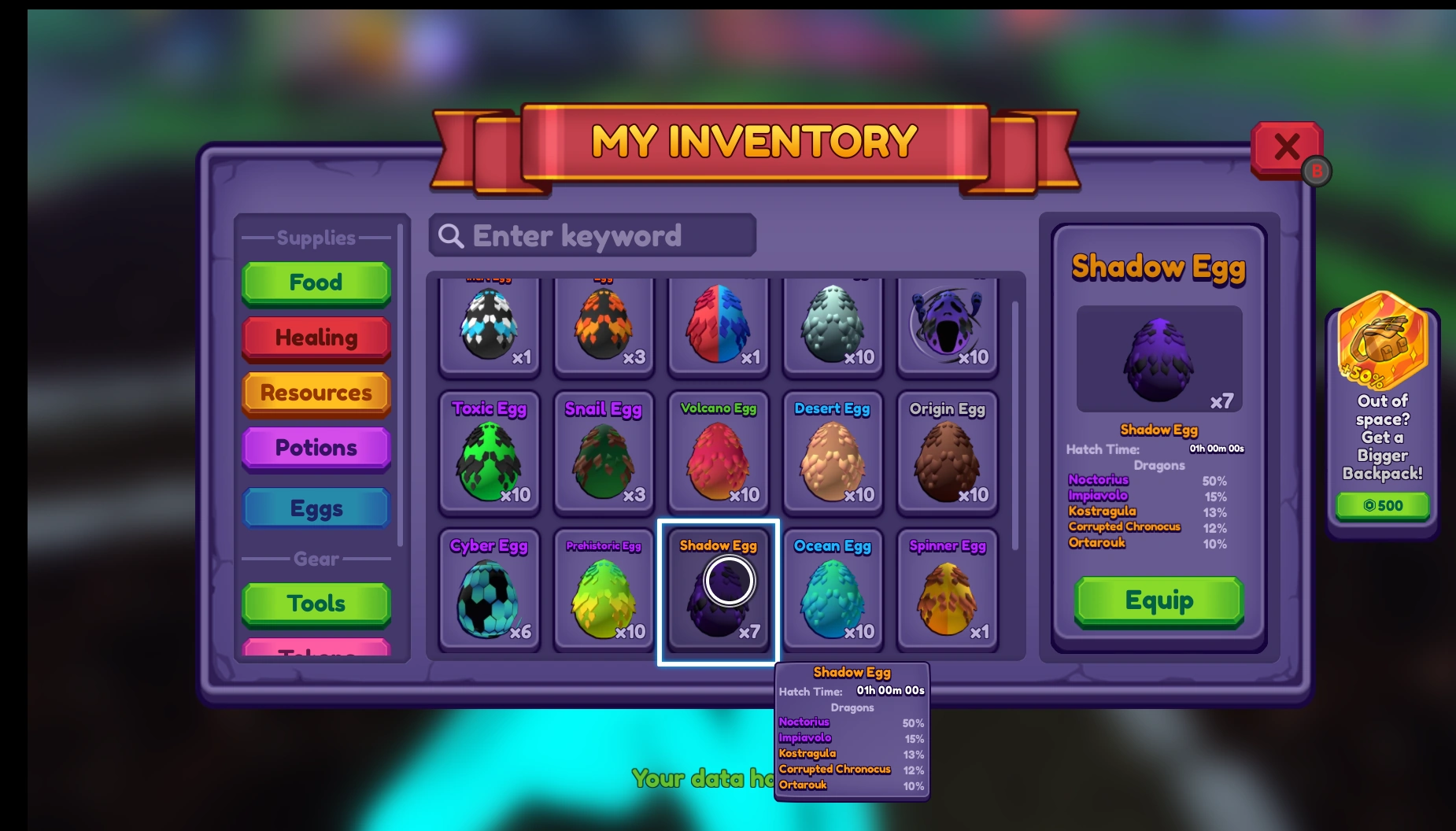Select the Desert Egg
The height and width of the screenshot is (831, 1456).
tap(832, 455)
